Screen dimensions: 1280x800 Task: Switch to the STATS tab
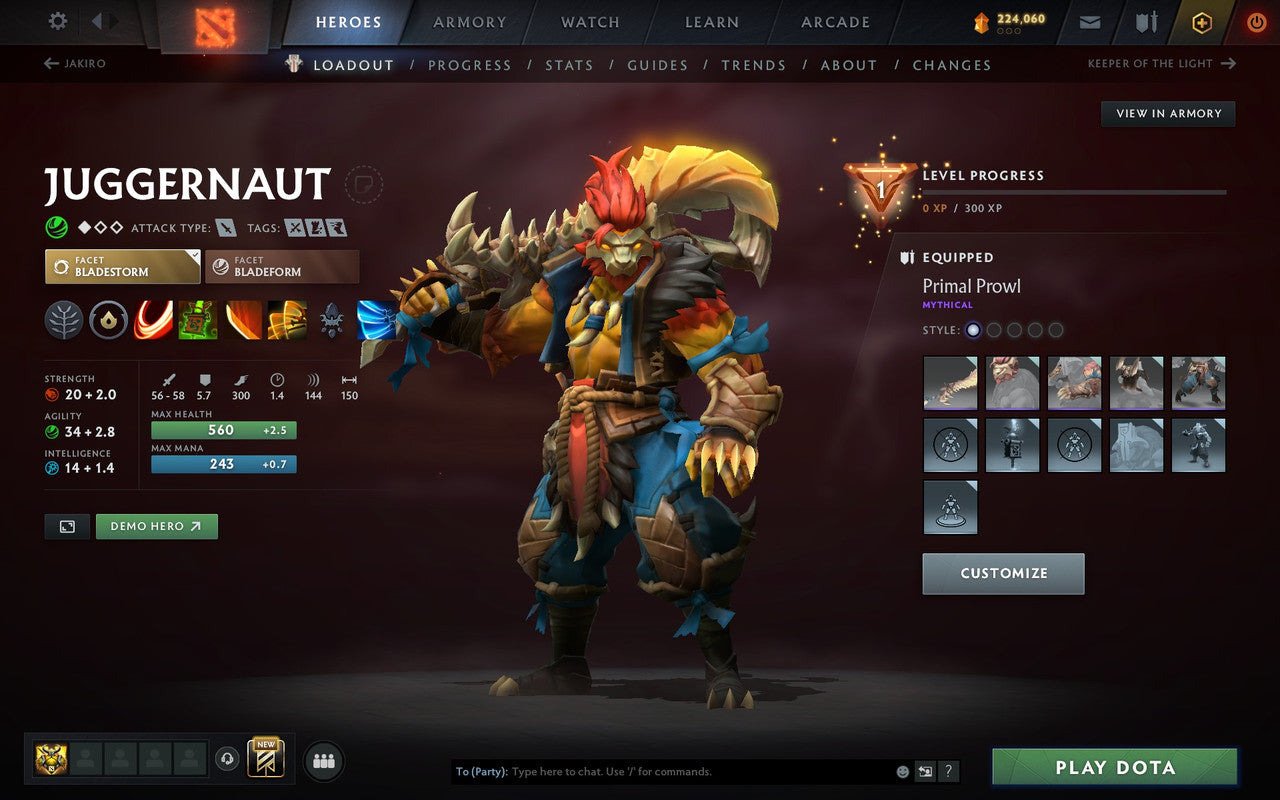point(569,65)
